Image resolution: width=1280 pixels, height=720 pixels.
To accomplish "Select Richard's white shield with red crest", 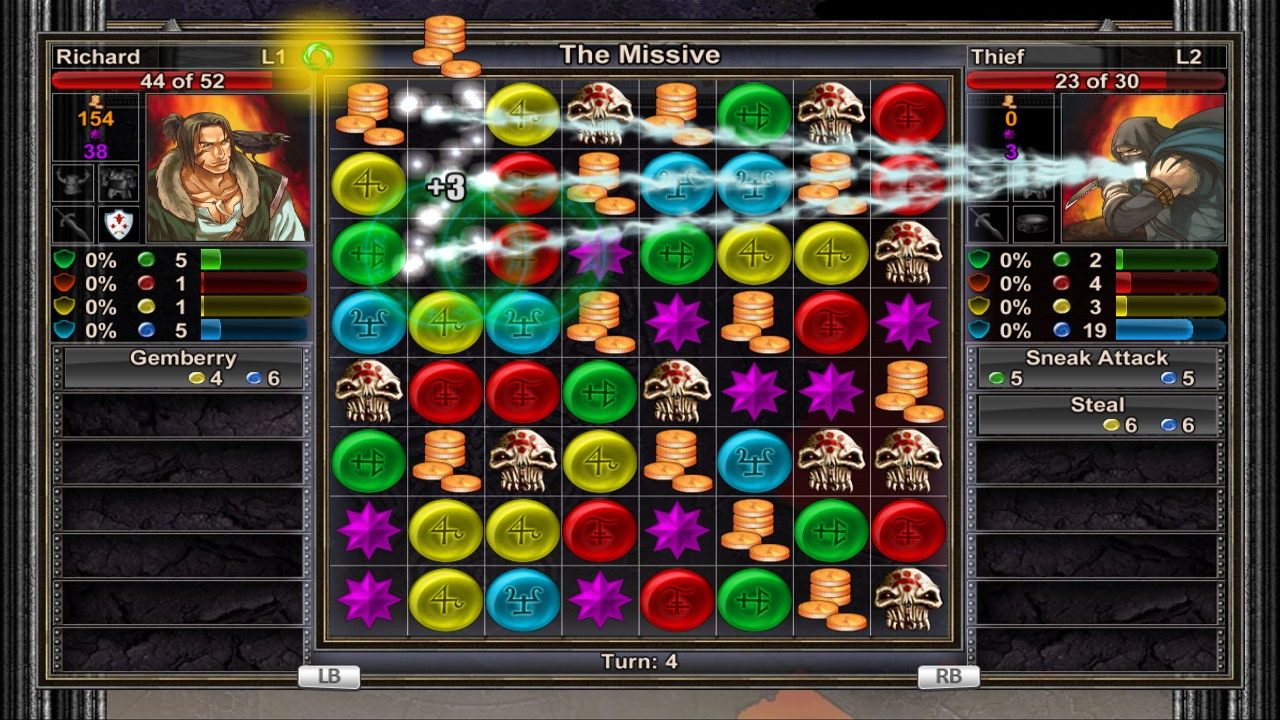I will 119,224.
